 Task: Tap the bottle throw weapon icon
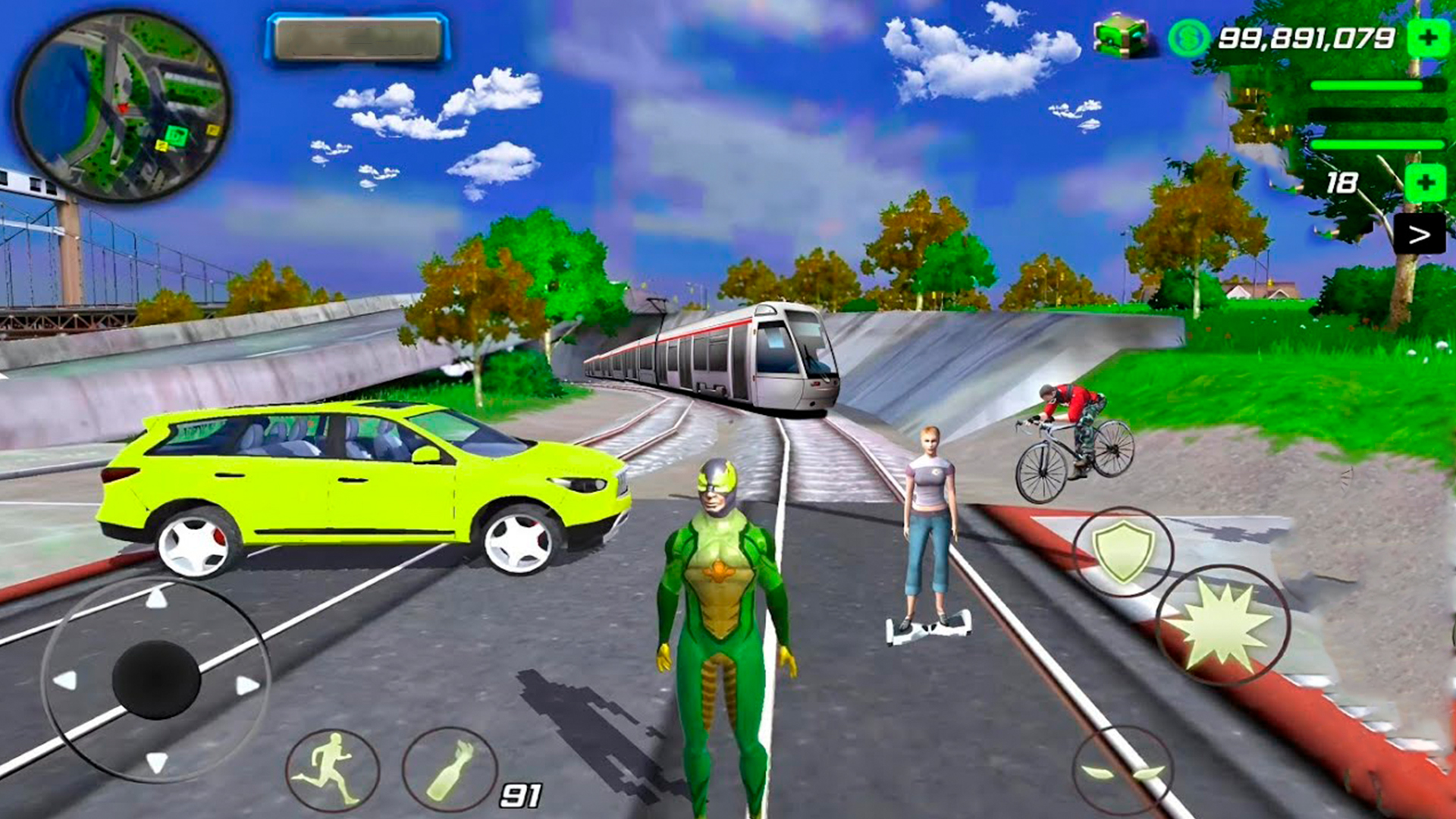pos(449,769)
